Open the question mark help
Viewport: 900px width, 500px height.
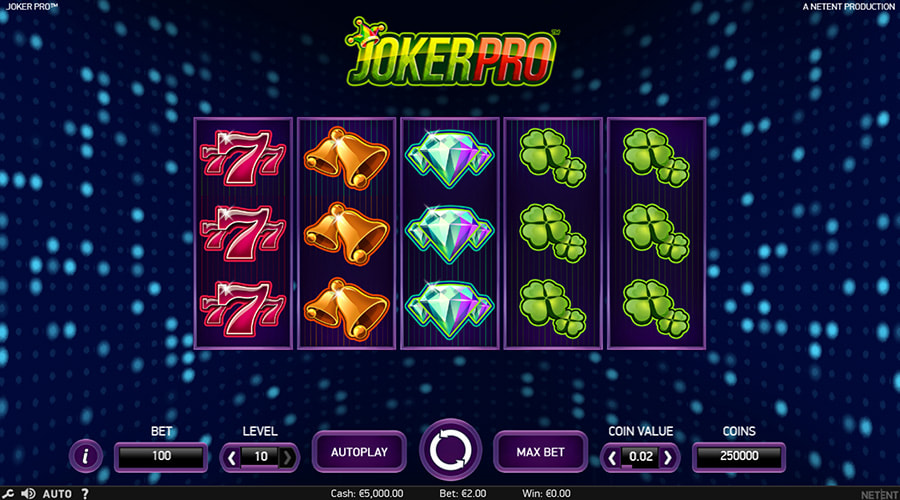click(x=84, y=494)
